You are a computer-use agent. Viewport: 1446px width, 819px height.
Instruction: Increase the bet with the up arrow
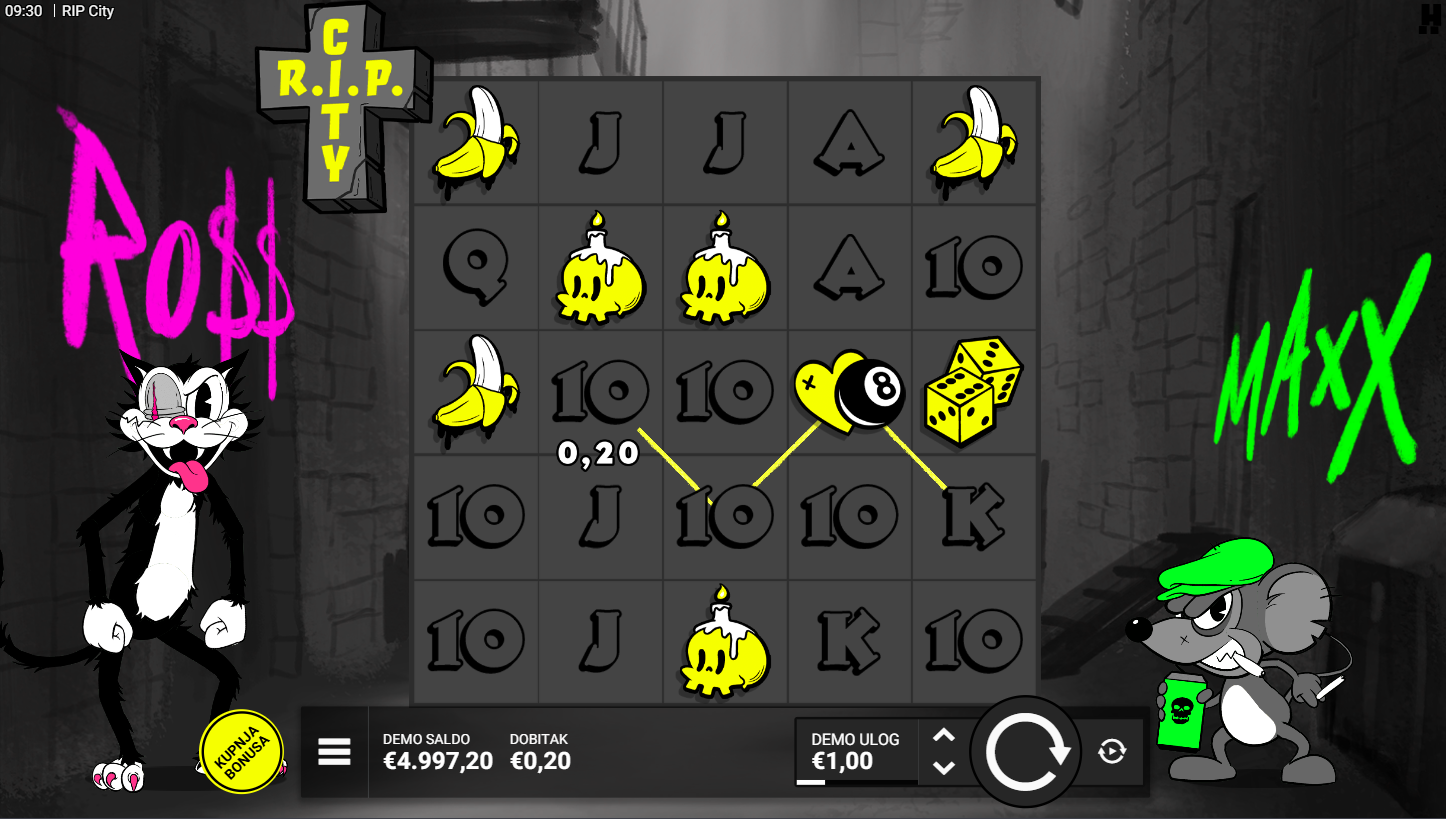tap(944, 736)
